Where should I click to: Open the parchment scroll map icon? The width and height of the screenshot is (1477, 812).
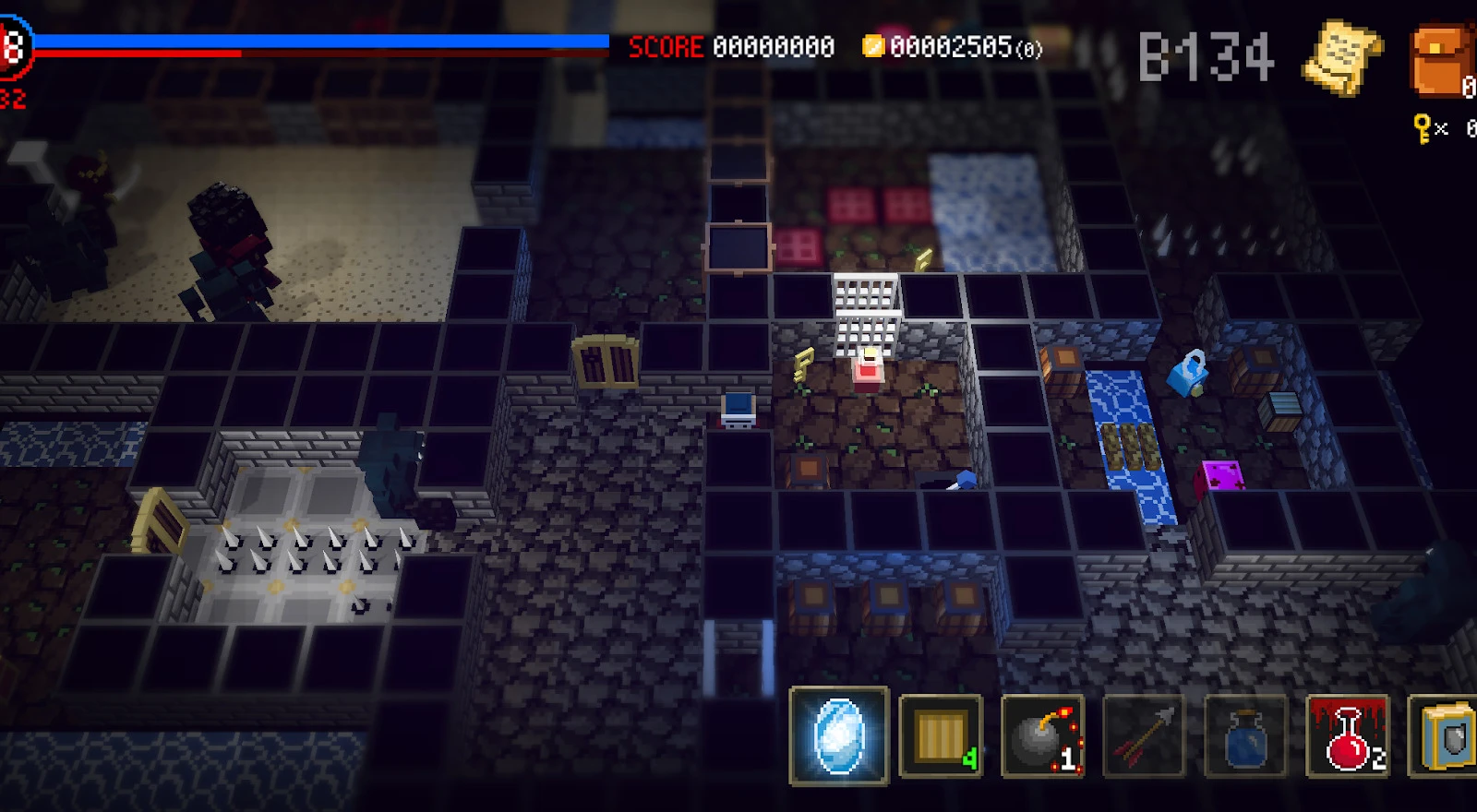[x=1341, y=57]
